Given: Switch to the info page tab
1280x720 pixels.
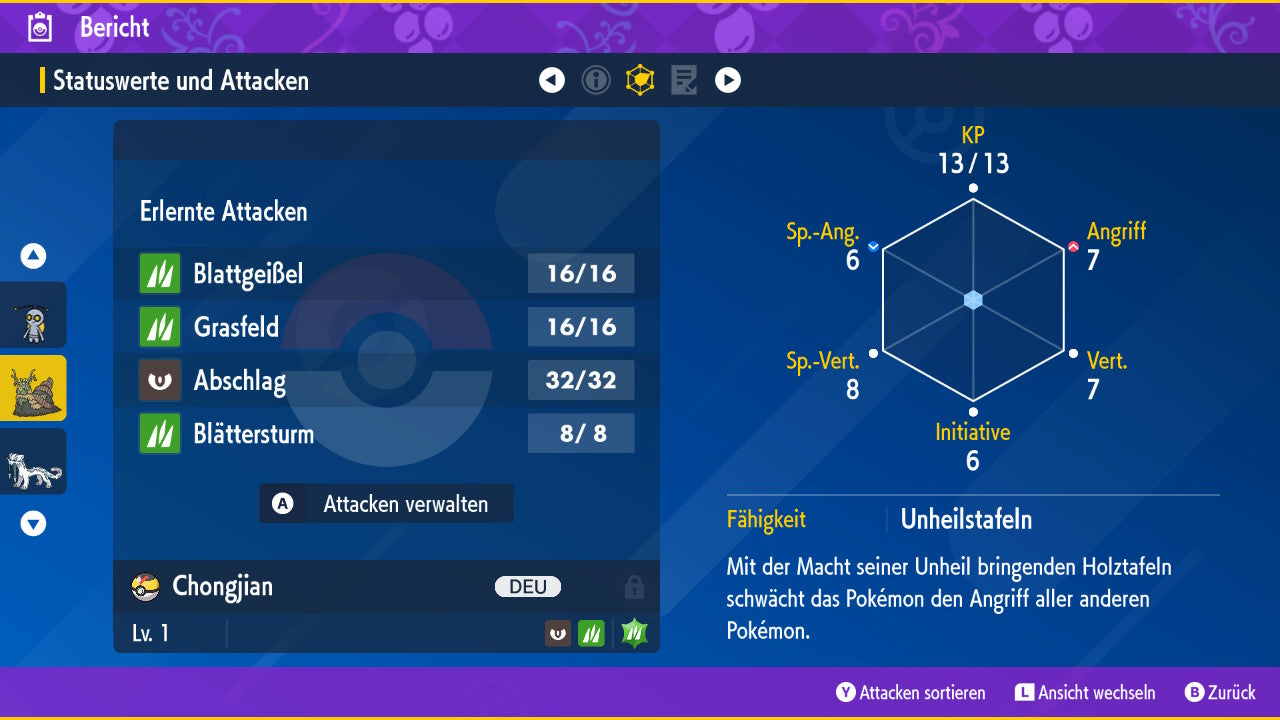Looking at the screenshot, I should [596, 80].
